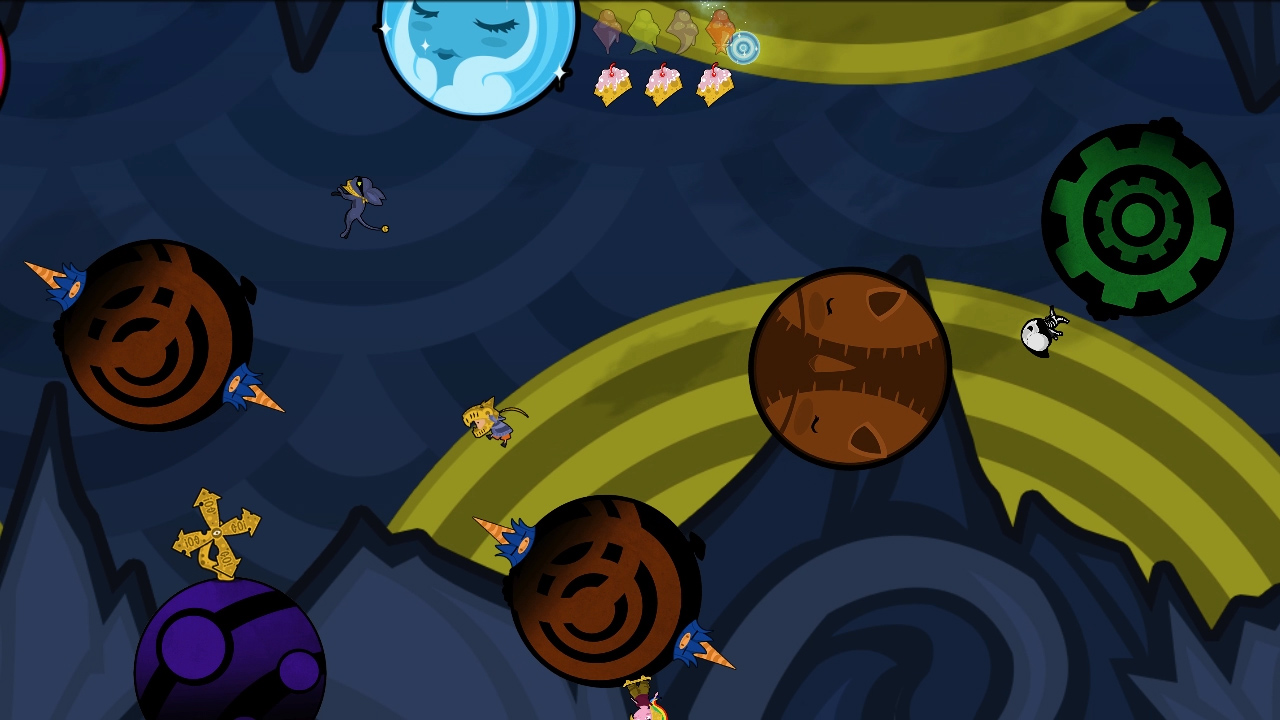Click the swirling blue target icon
The width and height of the screenshot is (1280, 720).
click(743, 46)
